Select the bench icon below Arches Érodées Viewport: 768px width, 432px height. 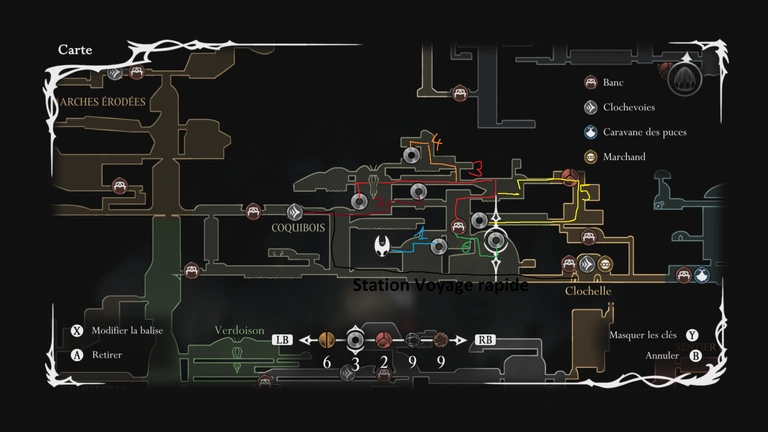[x=119, y=185]
